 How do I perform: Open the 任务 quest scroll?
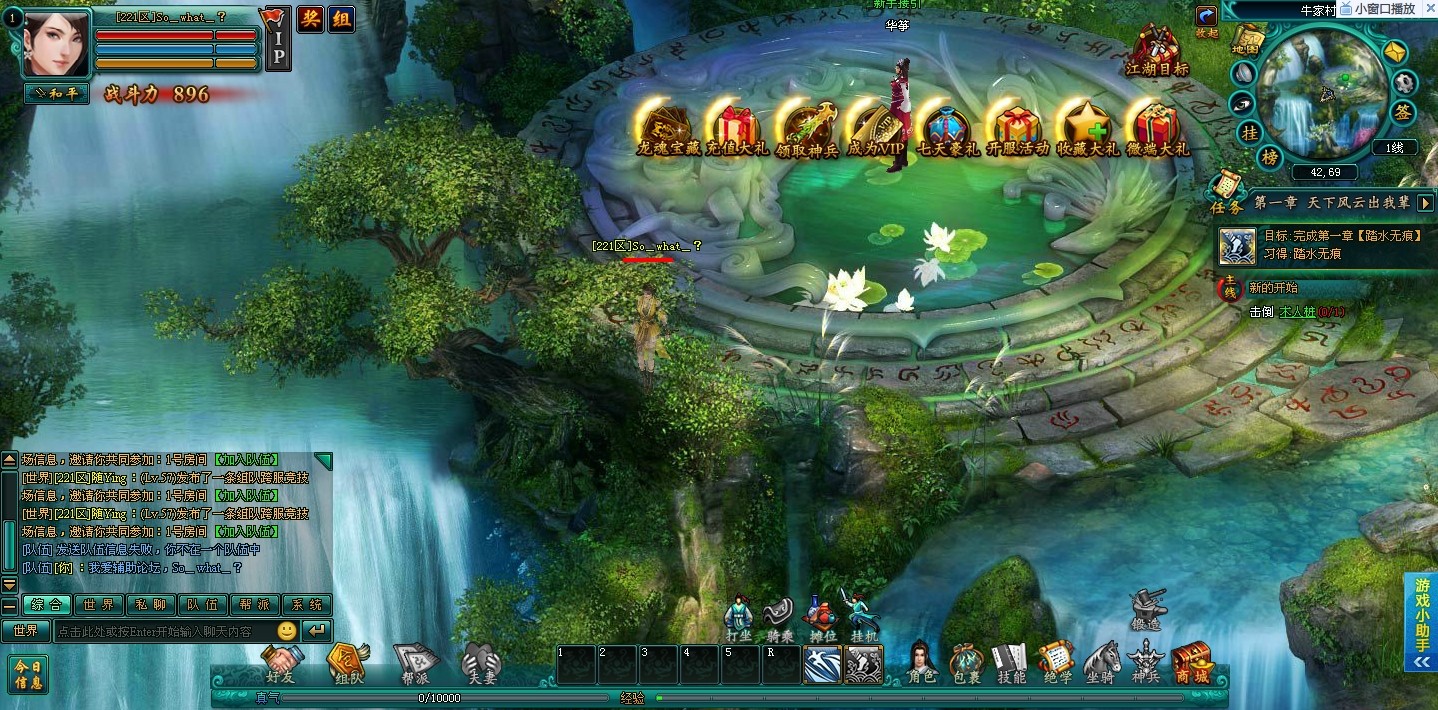[1226, 192]
